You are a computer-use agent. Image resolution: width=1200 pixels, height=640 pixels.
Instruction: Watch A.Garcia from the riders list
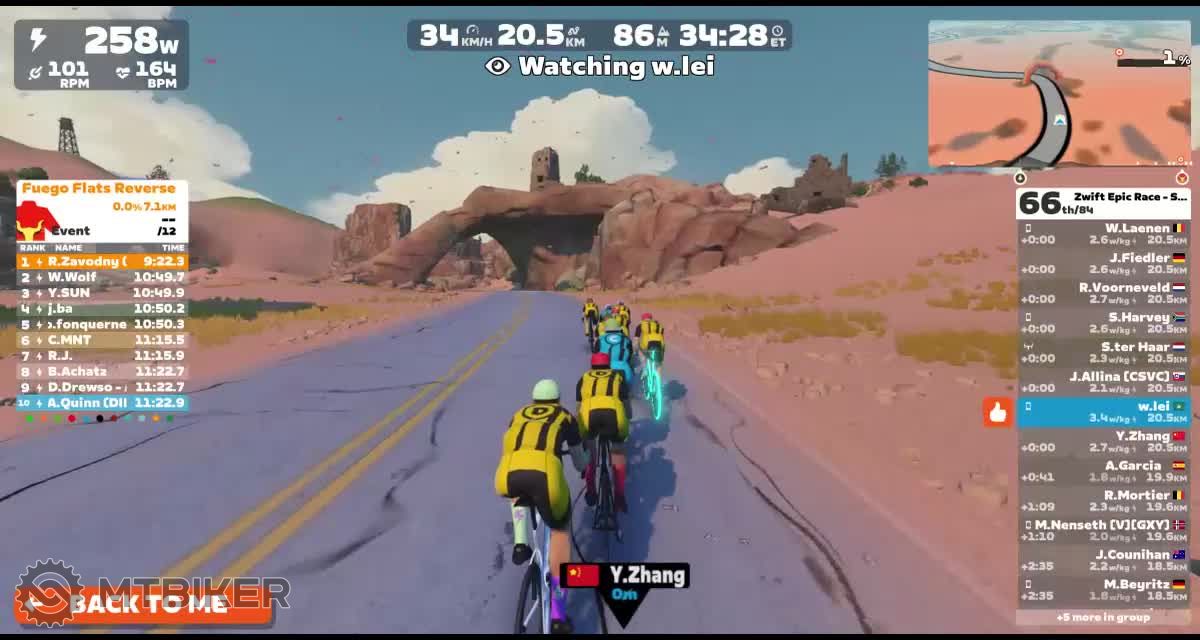coord(1102,471)
